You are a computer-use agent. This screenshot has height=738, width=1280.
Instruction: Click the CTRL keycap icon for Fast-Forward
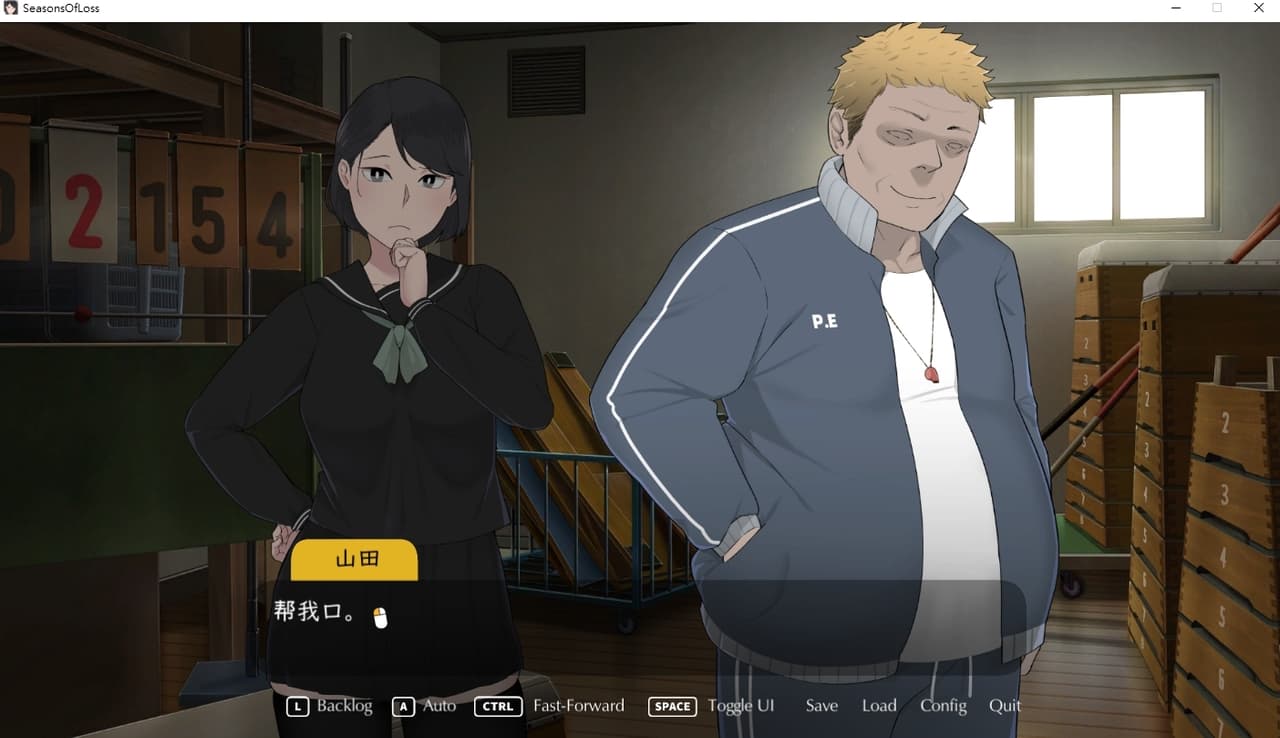click(x=497, y=706)
